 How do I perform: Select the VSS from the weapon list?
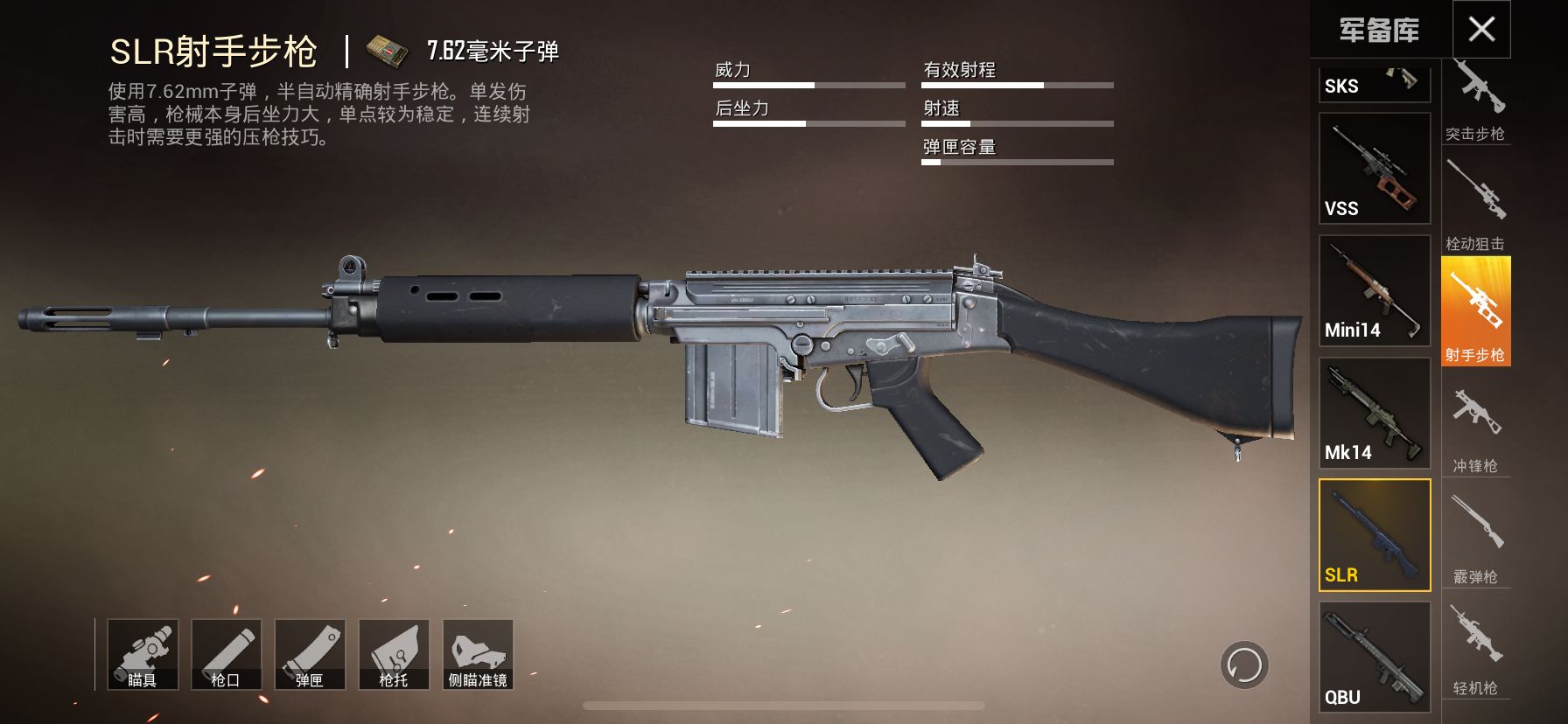(x=1374, y=169)
